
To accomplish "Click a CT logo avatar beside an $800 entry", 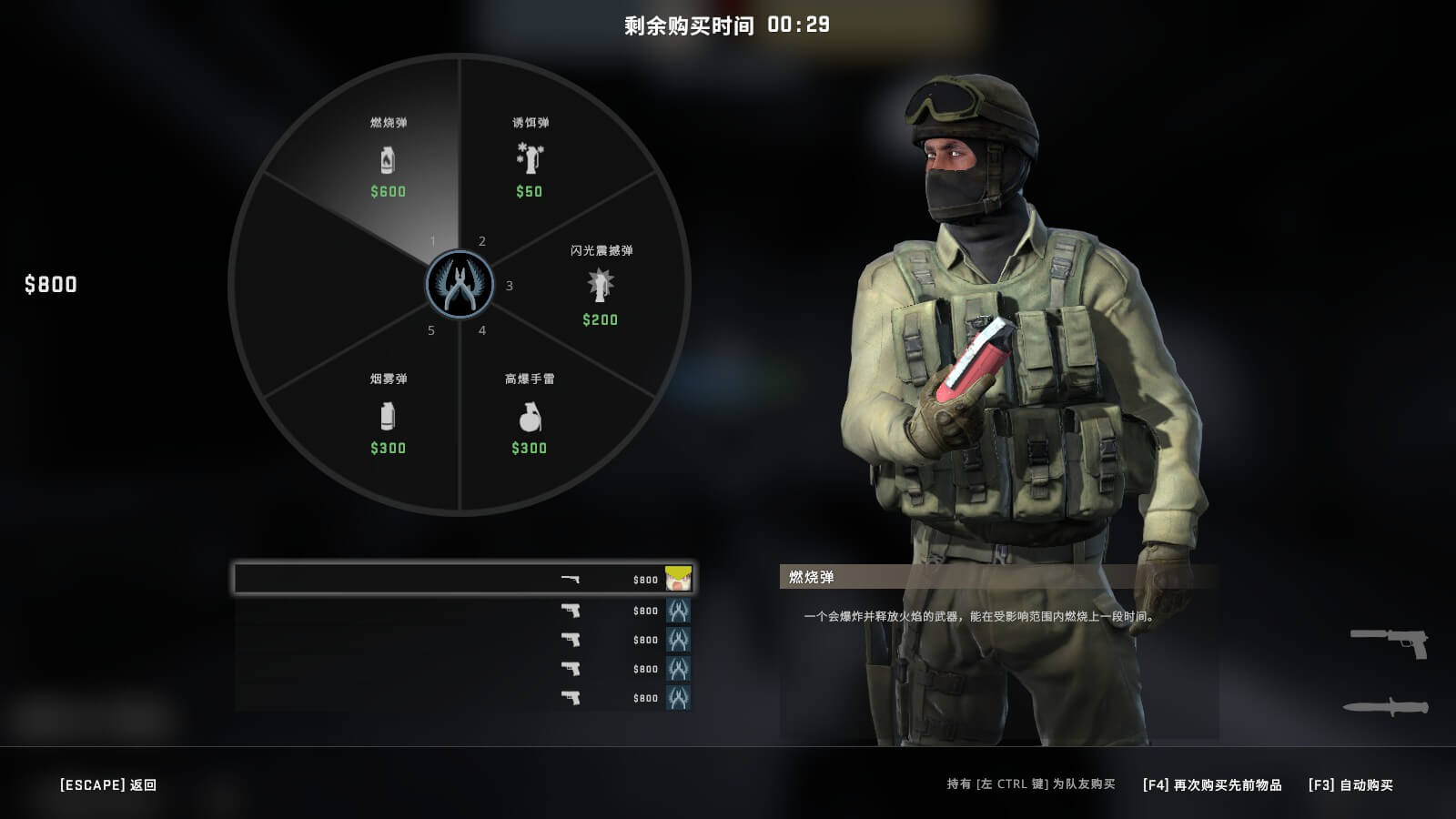I will tap(679, 611).
